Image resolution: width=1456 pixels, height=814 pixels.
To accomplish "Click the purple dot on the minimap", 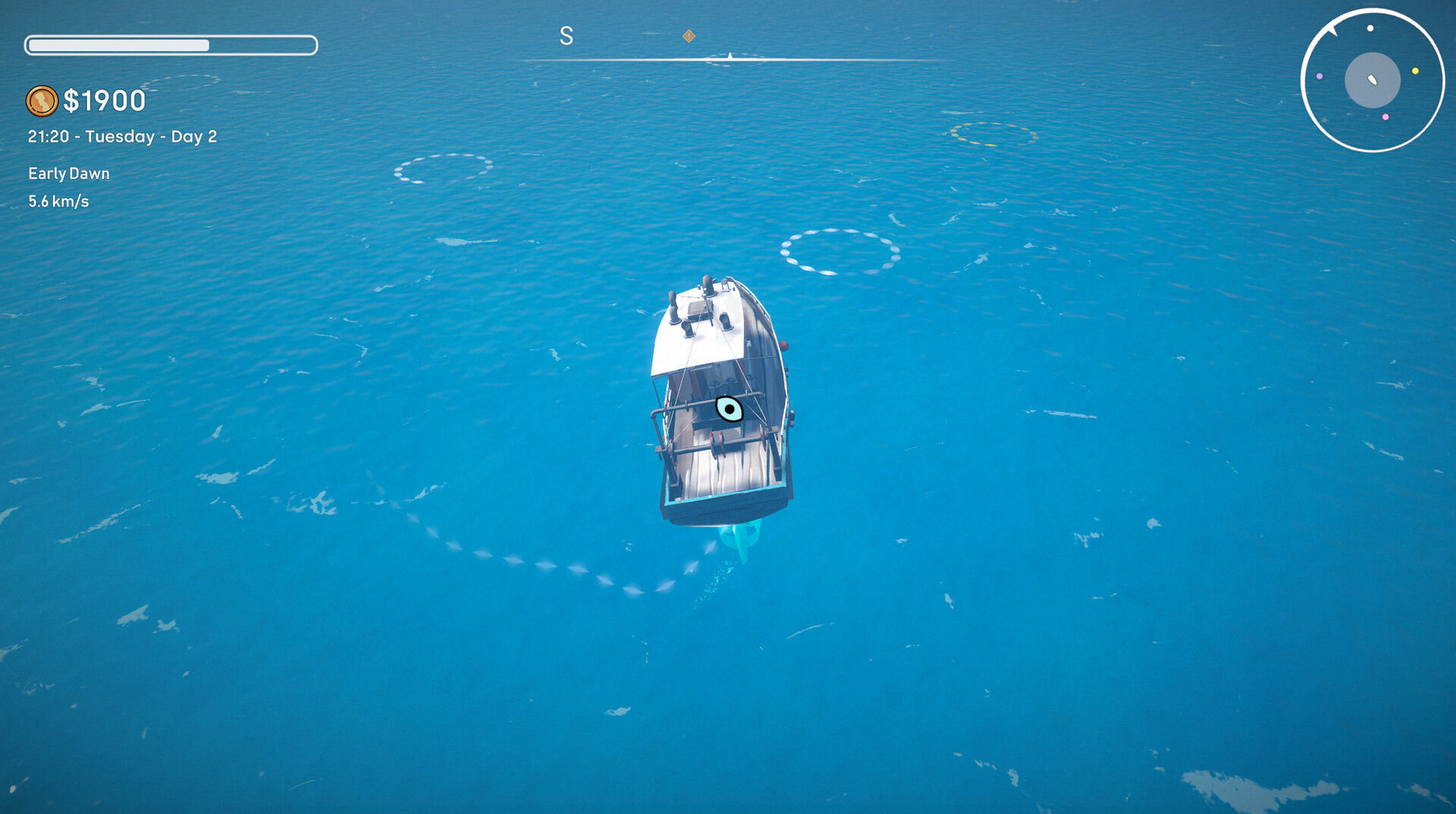I will [x=1319, y=77].
